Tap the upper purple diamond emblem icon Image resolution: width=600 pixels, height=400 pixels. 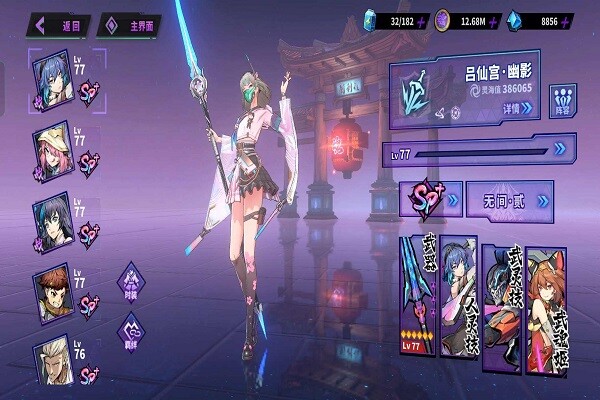coord(131,278)
